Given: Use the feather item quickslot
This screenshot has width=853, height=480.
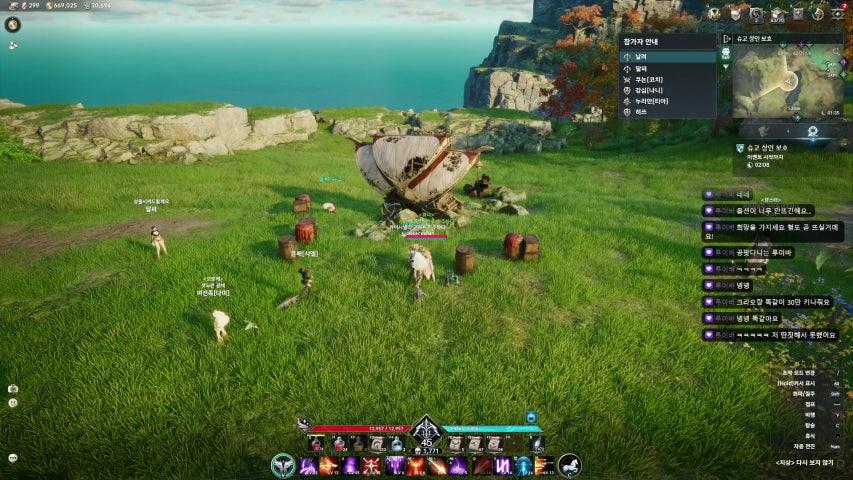Looking at the screenshot, I should pyautogui.click(x=538, y=443).
